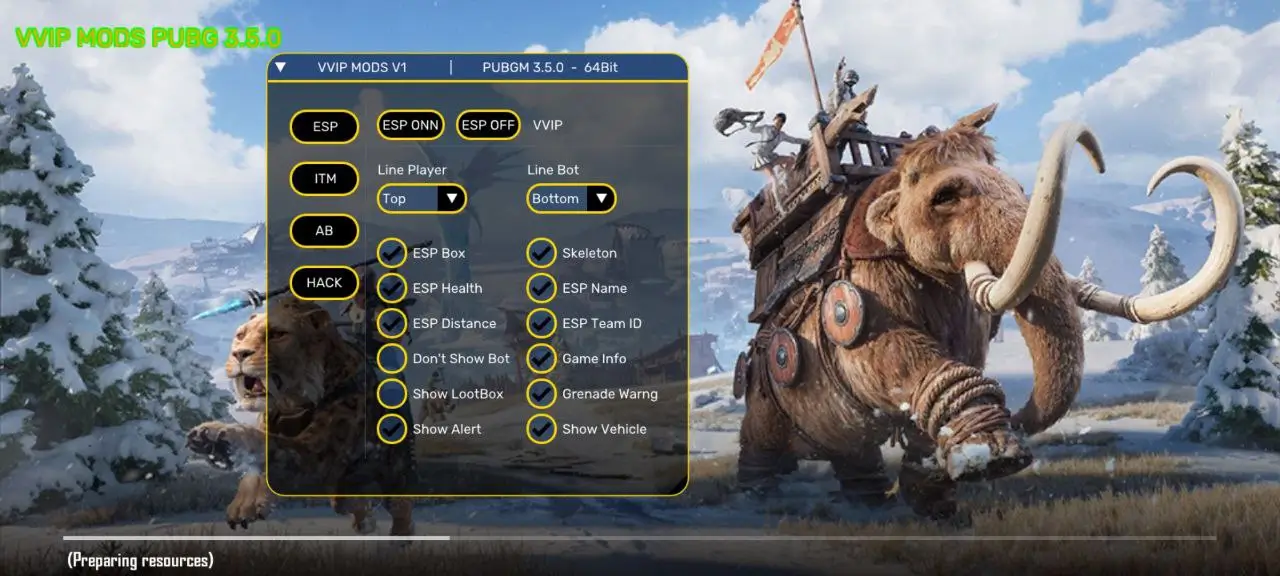The width and height of the screenshot is (1280, 576).
Task: Toggle the ESP Name checkbox
Action: [x=542, y=288]
